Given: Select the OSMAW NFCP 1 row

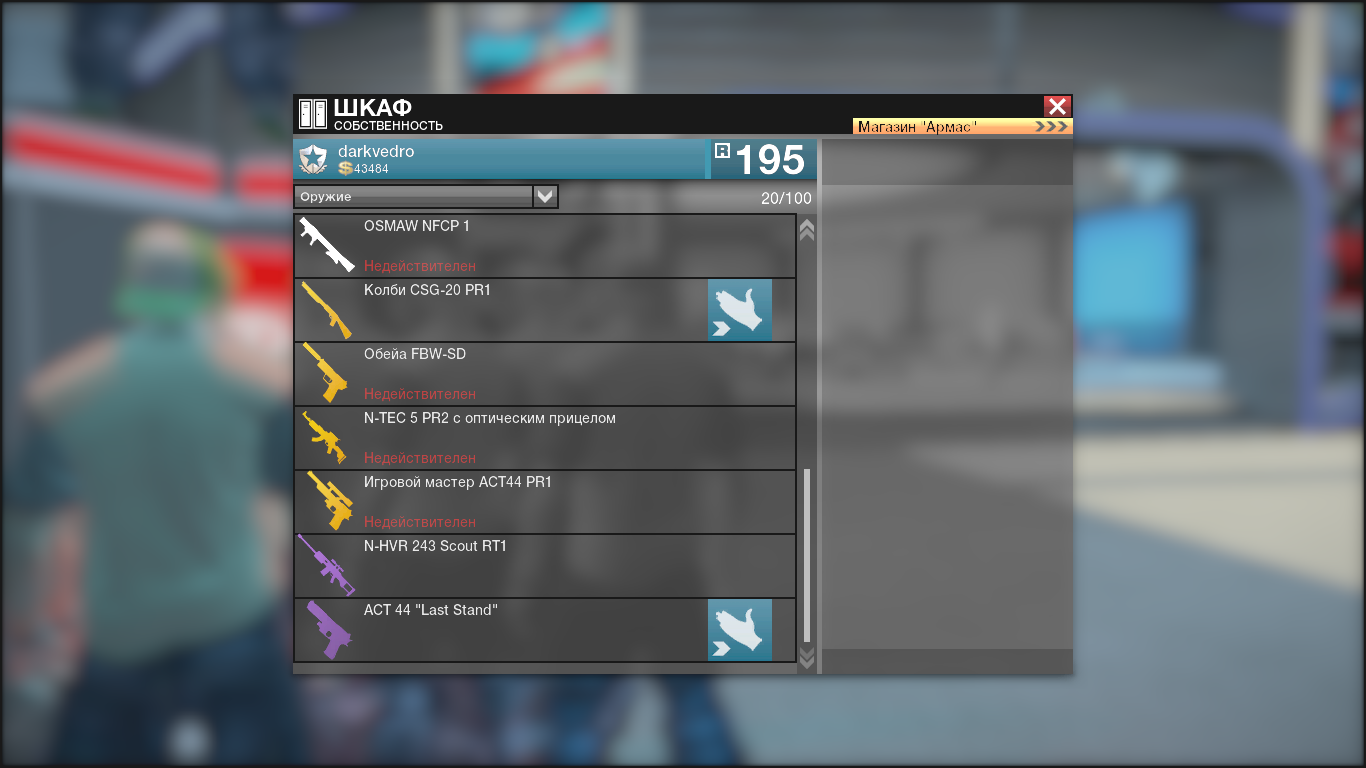Looking at the screenshot, I should (544, 246).
